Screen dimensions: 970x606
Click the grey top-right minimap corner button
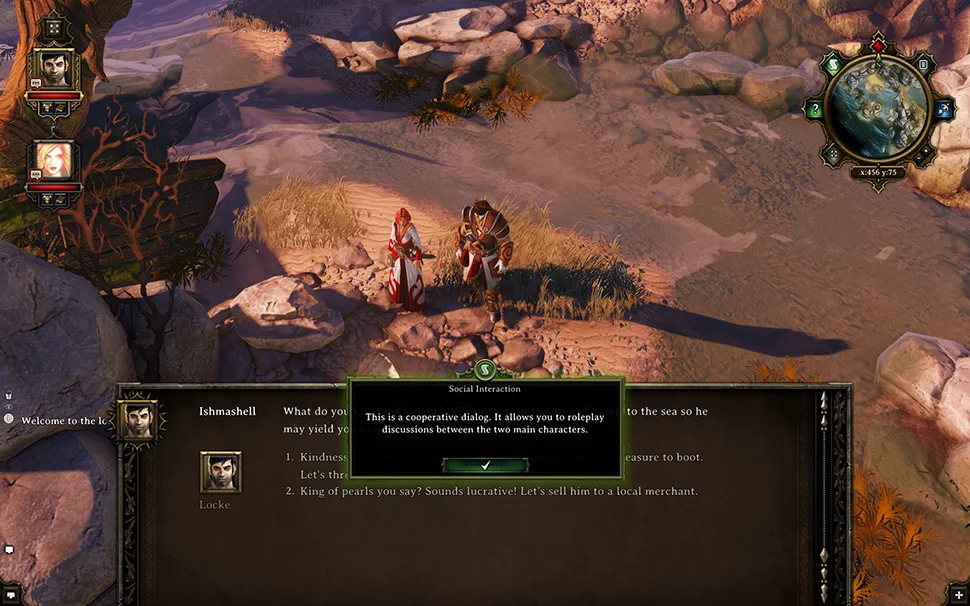click(923, 66)
